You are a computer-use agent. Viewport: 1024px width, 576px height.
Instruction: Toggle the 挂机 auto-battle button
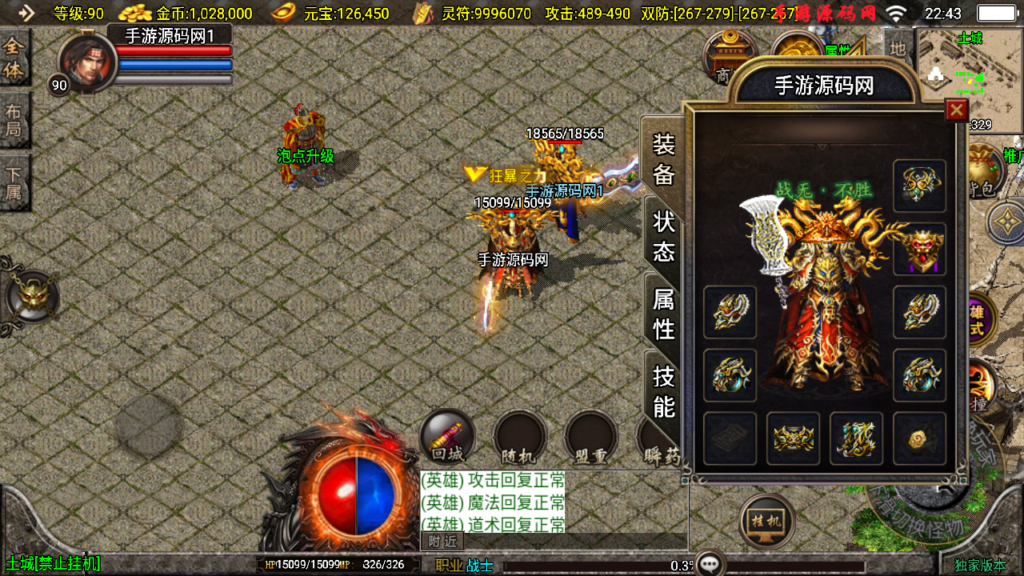(767, 520)
